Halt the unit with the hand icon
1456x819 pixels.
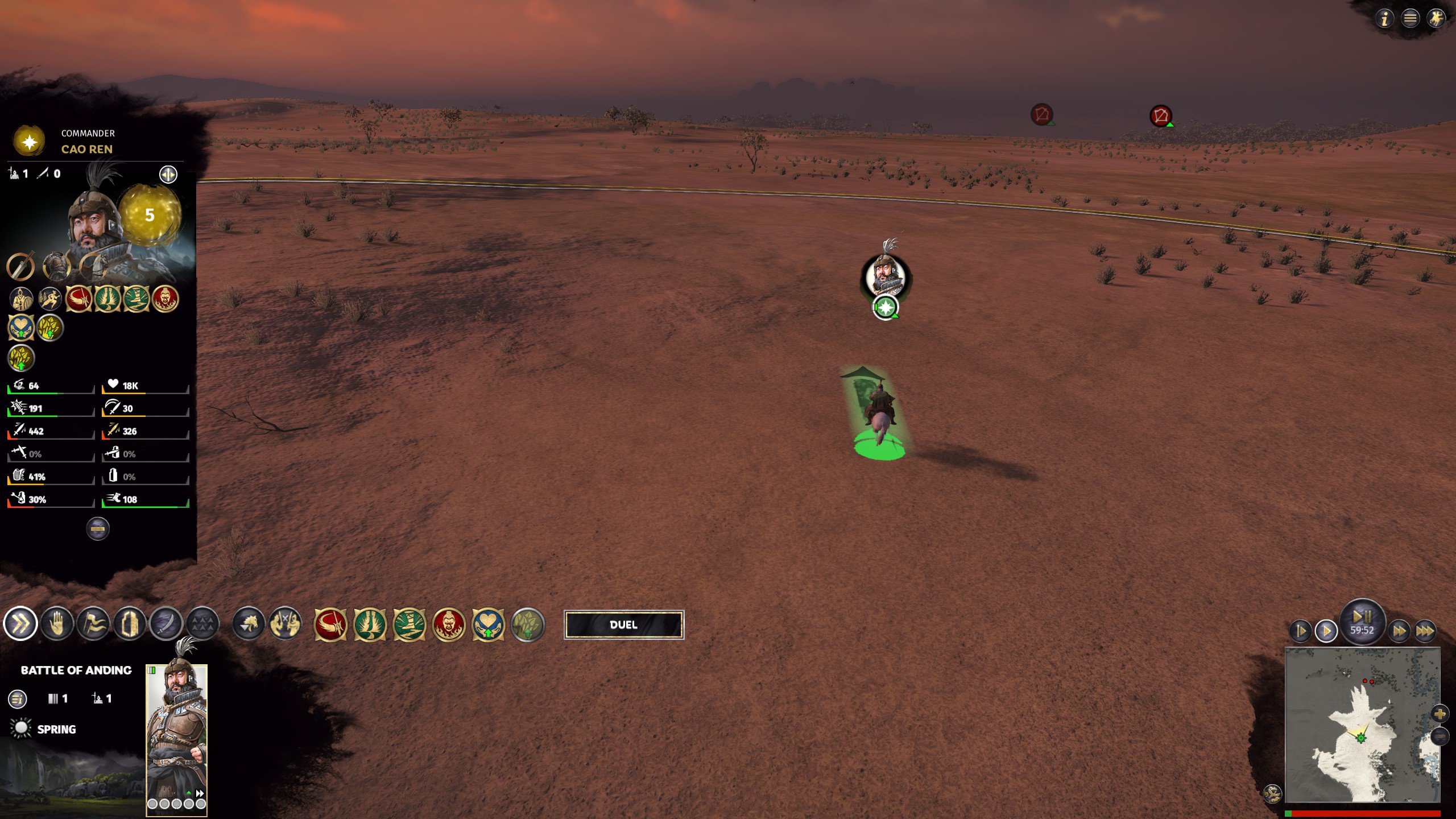pyautogui.click(x=57, y=624)
